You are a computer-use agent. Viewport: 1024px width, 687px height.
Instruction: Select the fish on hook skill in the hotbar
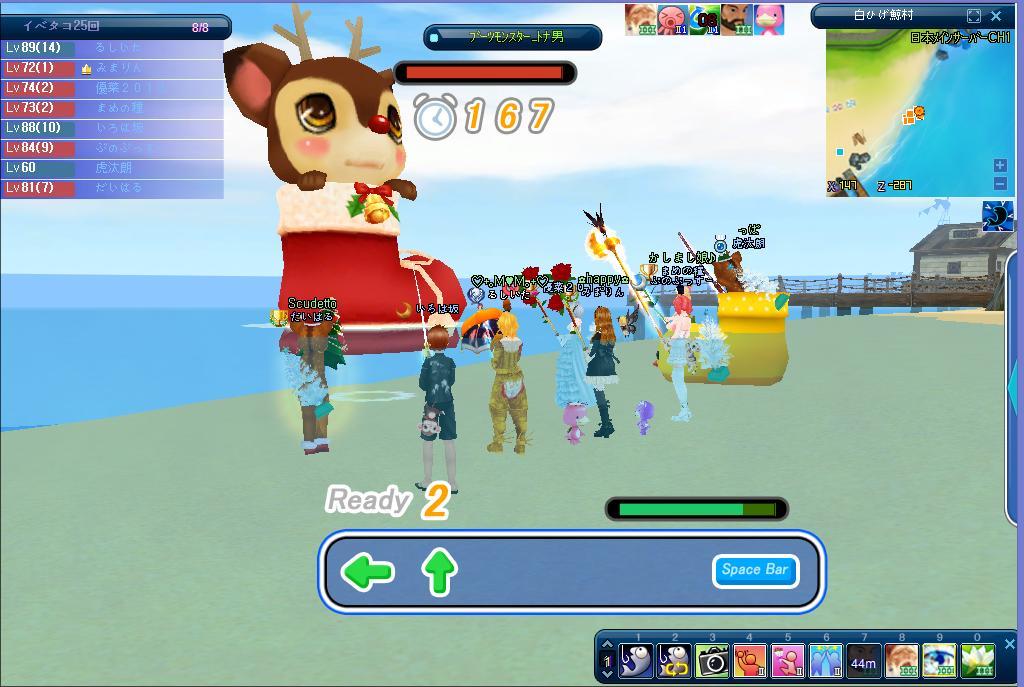636,661
